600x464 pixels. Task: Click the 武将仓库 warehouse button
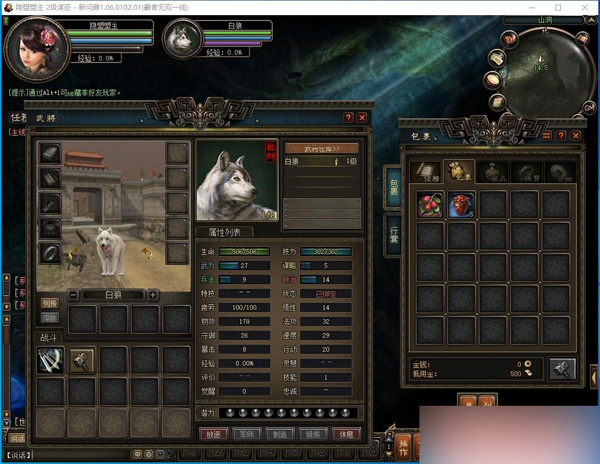click(x=321, y=148)
